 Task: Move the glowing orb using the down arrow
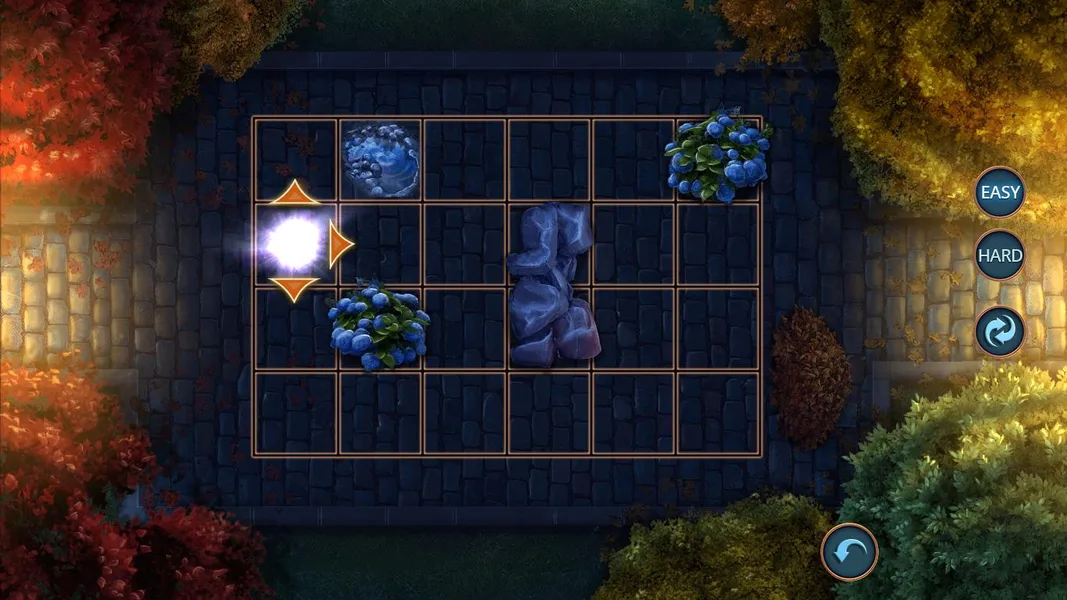(x=295, y=289)
